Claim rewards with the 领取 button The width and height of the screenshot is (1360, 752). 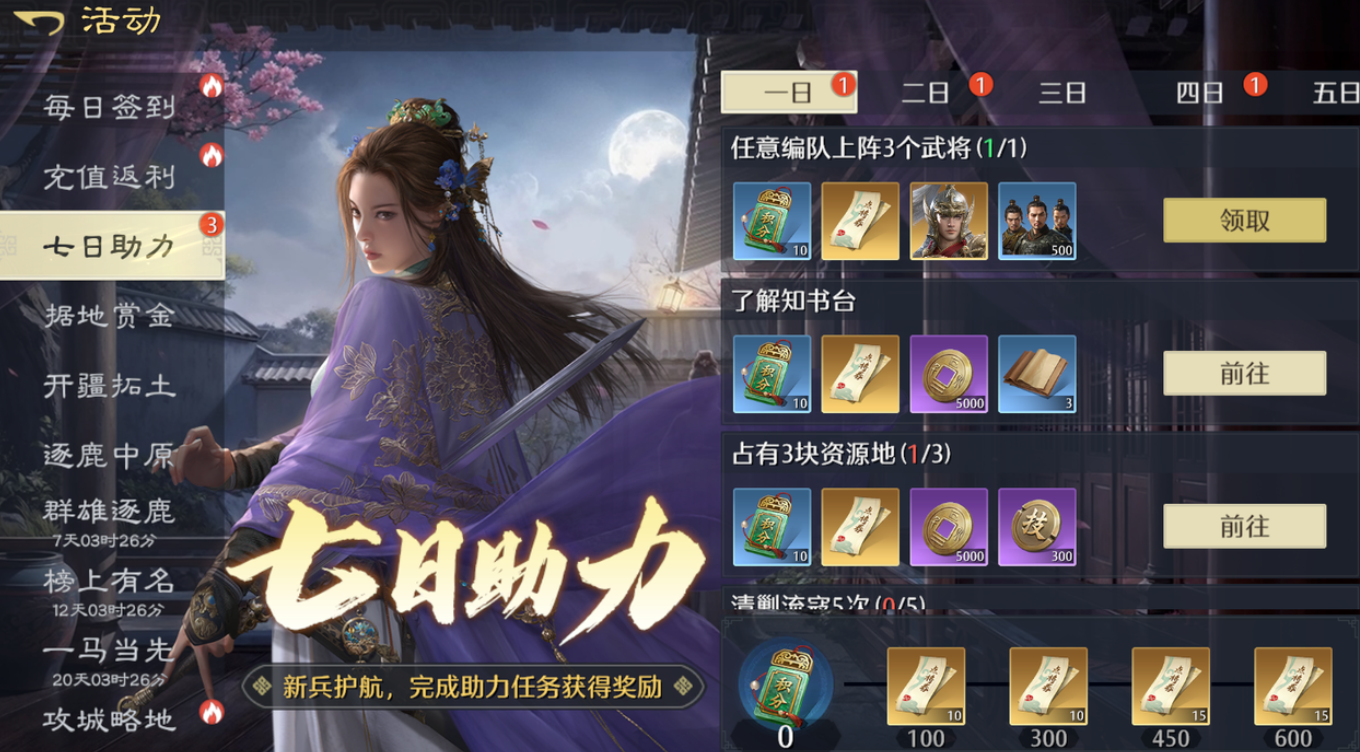coord(1242,220)
